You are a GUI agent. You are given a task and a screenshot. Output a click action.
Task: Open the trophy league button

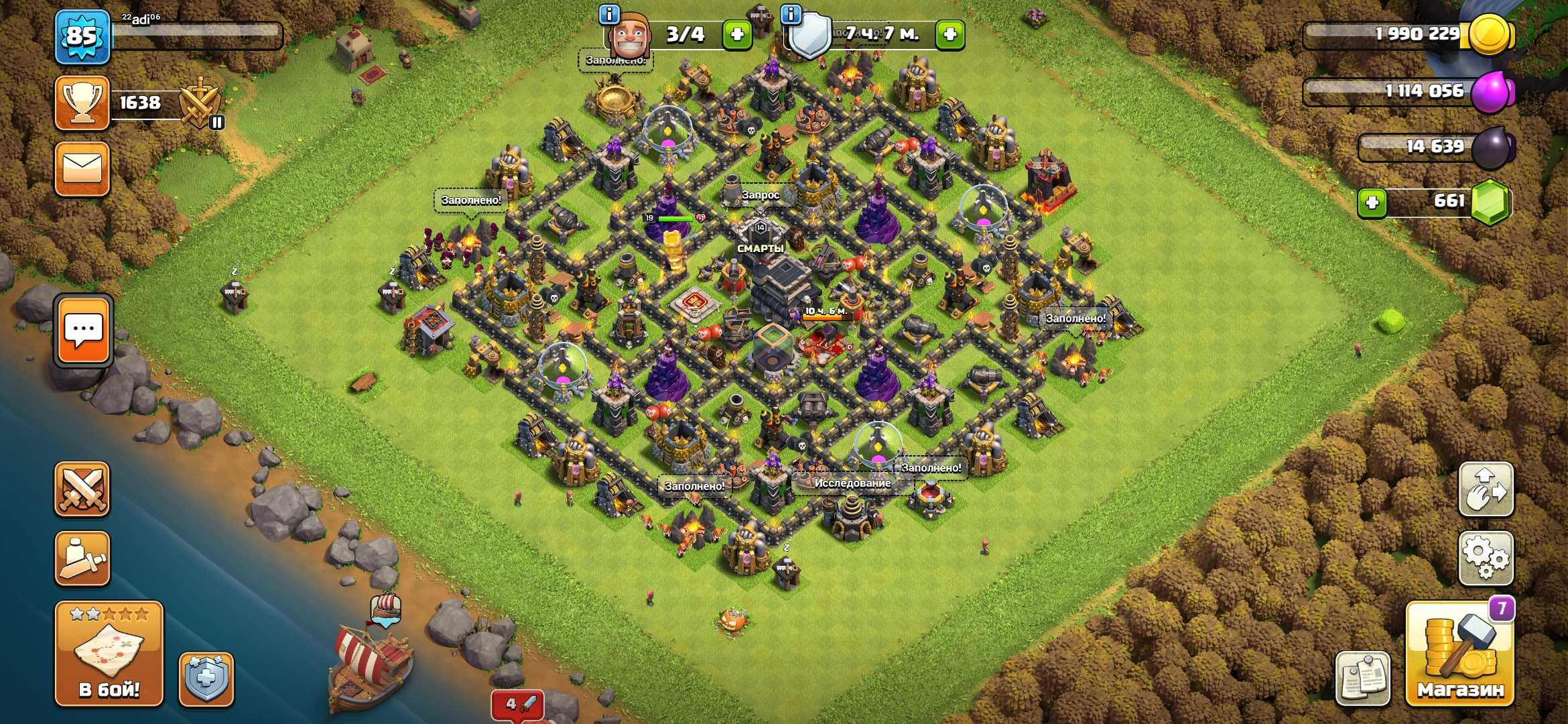(82, 103)
